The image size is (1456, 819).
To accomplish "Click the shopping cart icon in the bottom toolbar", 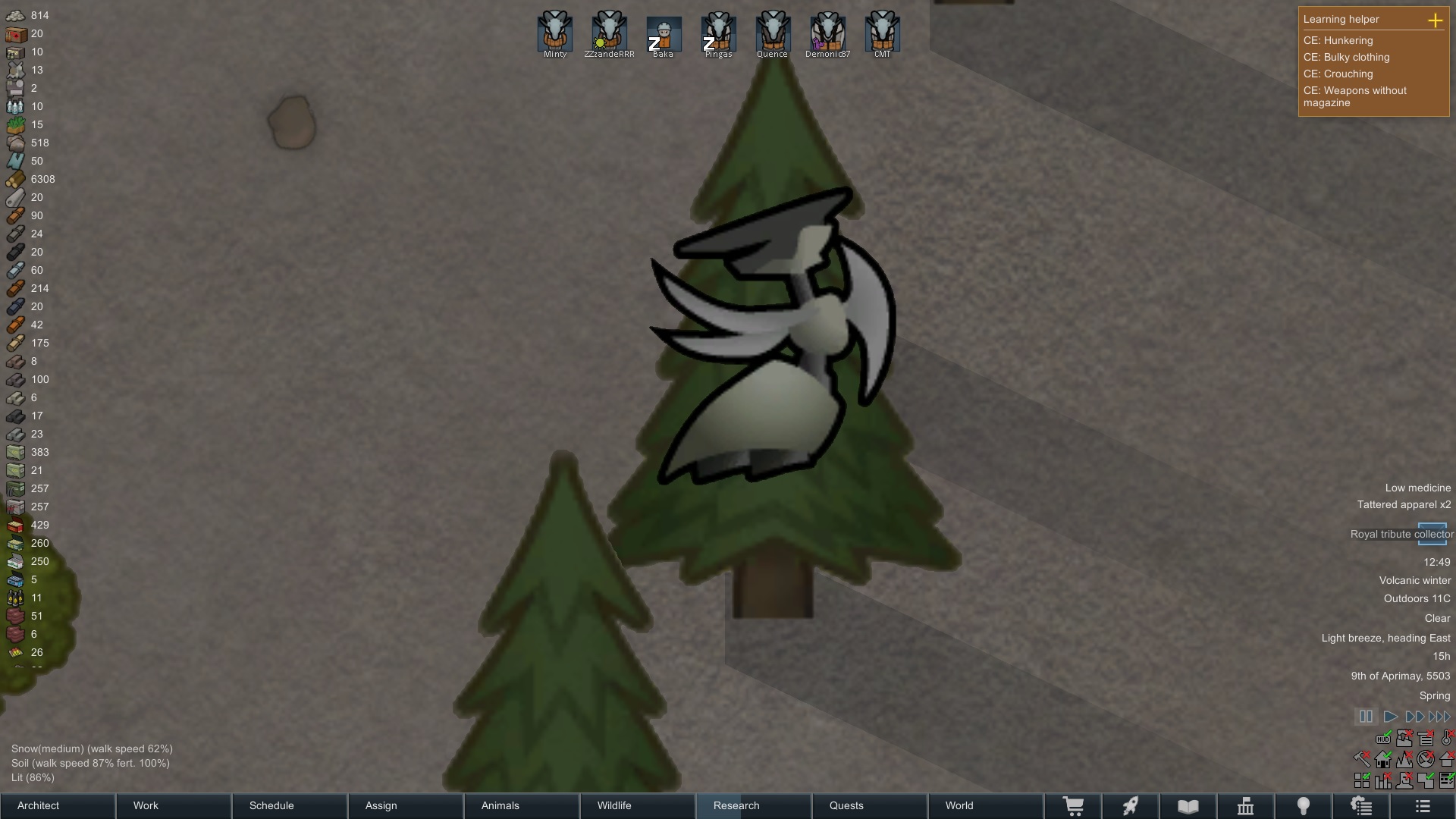I will [x=1074, y=806].
